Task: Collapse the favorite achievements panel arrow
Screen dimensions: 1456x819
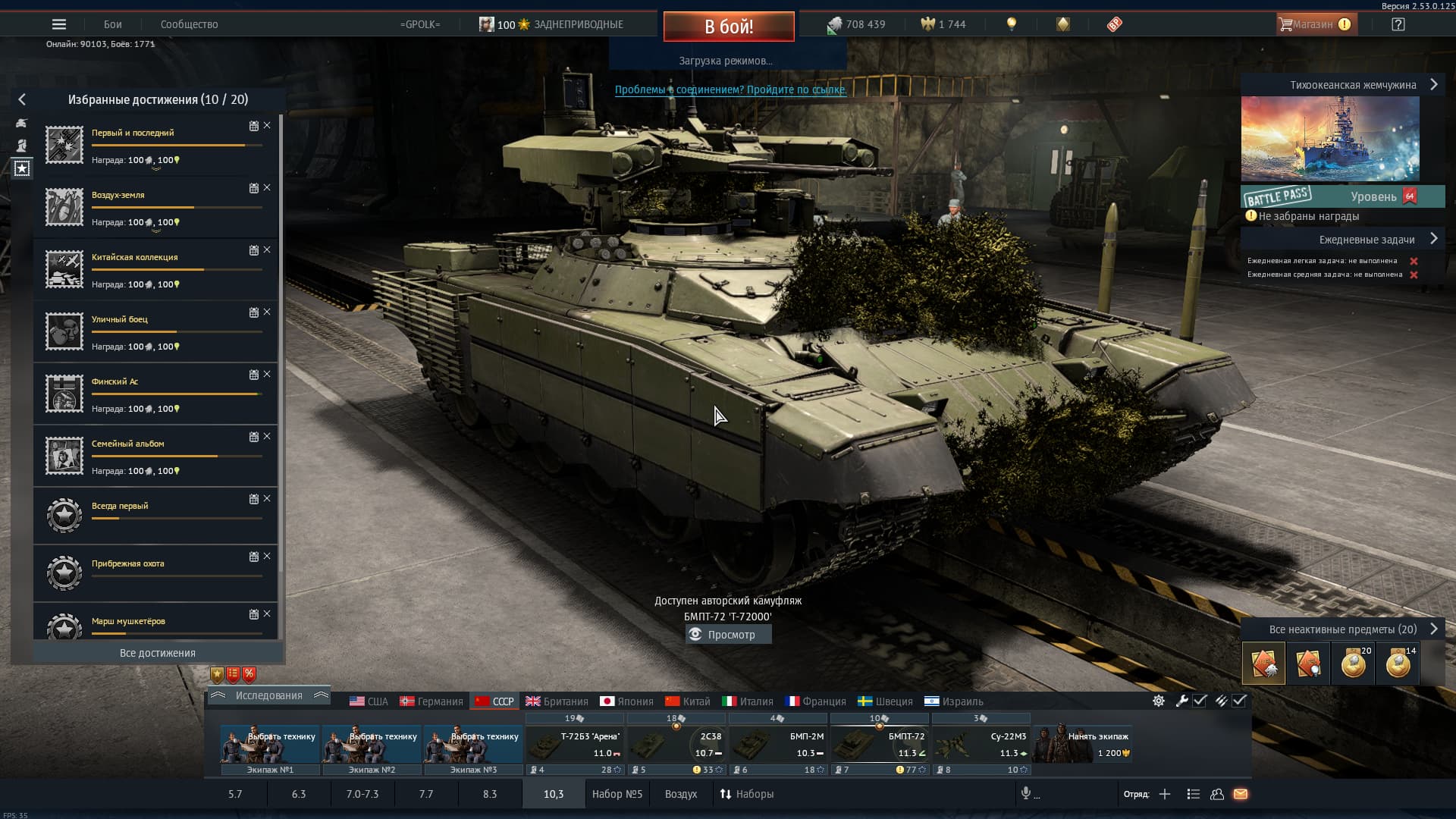Action: click(x=22, y=99)
